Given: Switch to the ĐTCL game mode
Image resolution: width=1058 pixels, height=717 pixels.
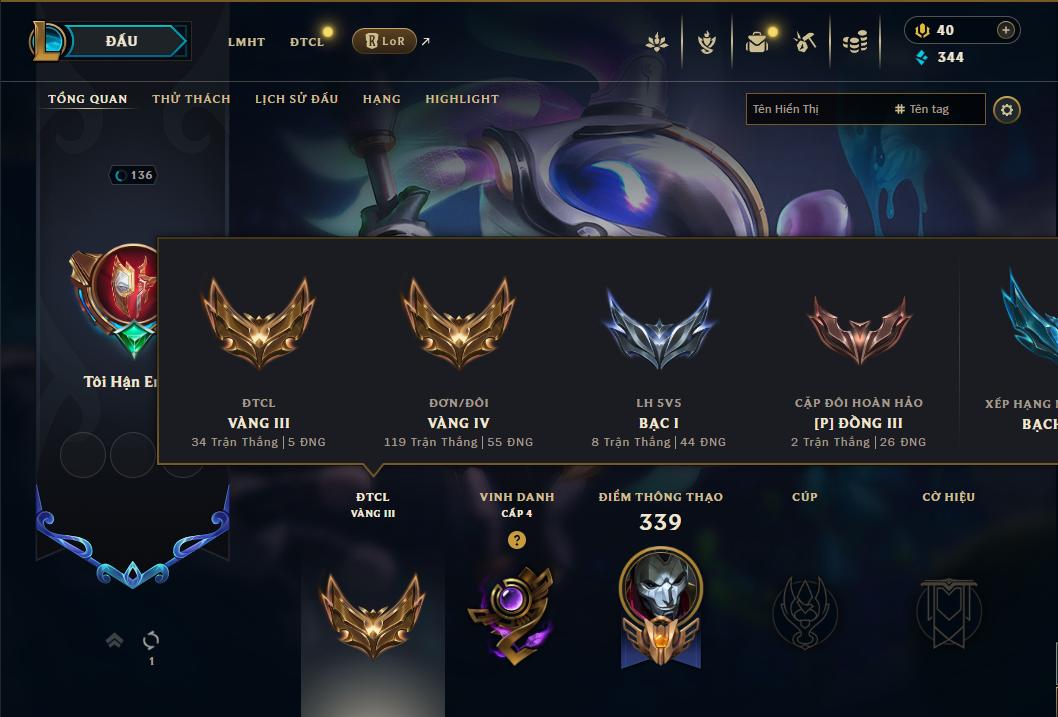Looking at the screenshot, I should (307, 42).
